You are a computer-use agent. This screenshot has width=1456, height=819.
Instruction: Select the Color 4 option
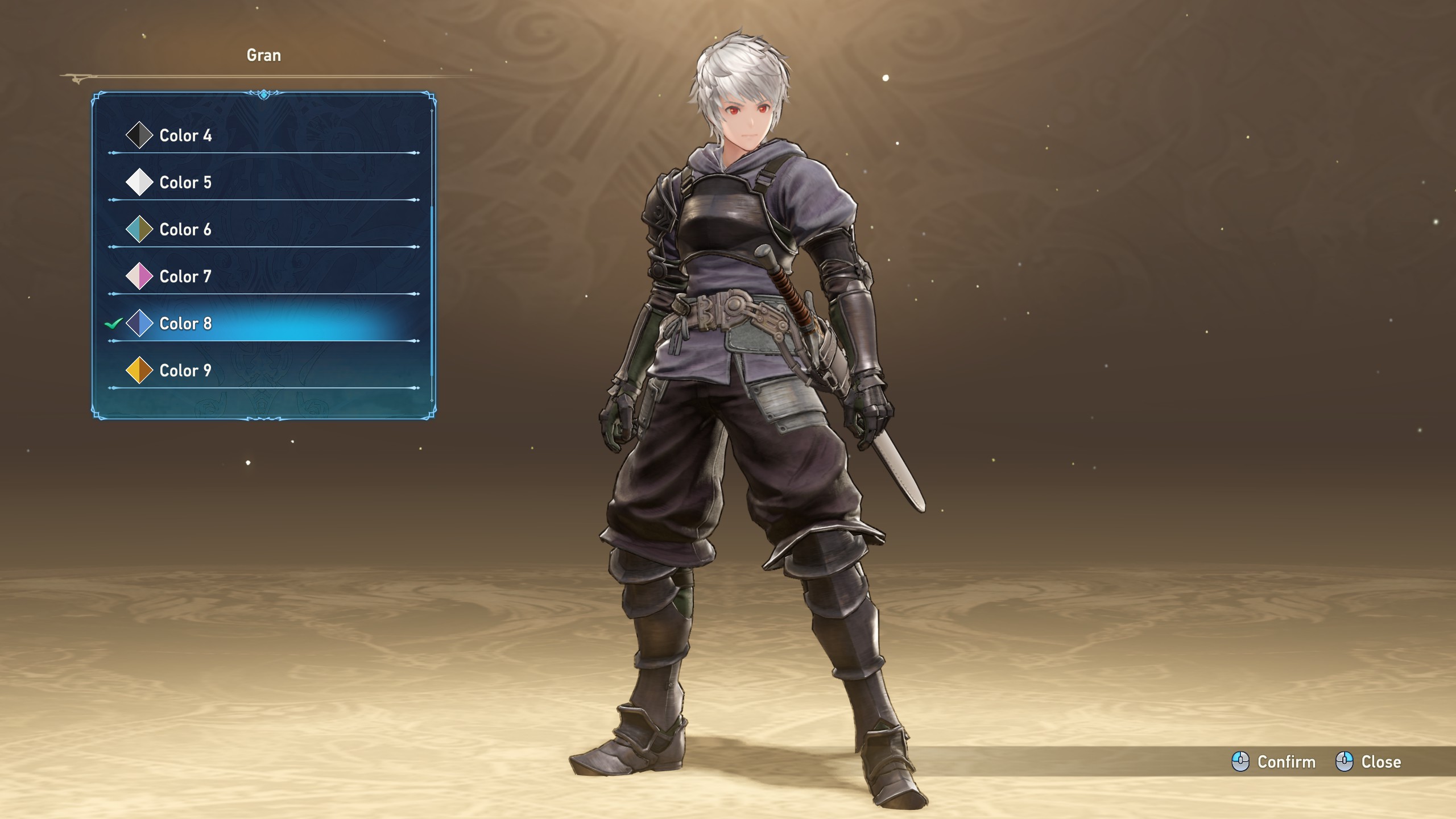pos(185,135)
